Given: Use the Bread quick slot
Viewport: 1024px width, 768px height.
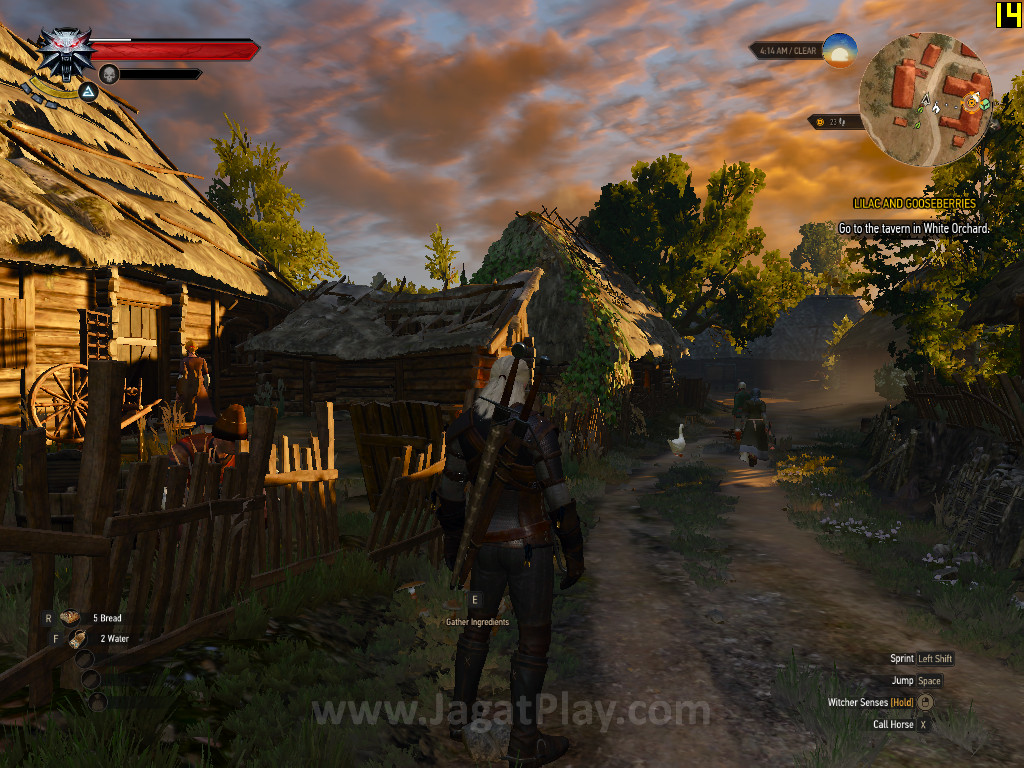Looking at the screenshot, I should [x=70, y=618].
